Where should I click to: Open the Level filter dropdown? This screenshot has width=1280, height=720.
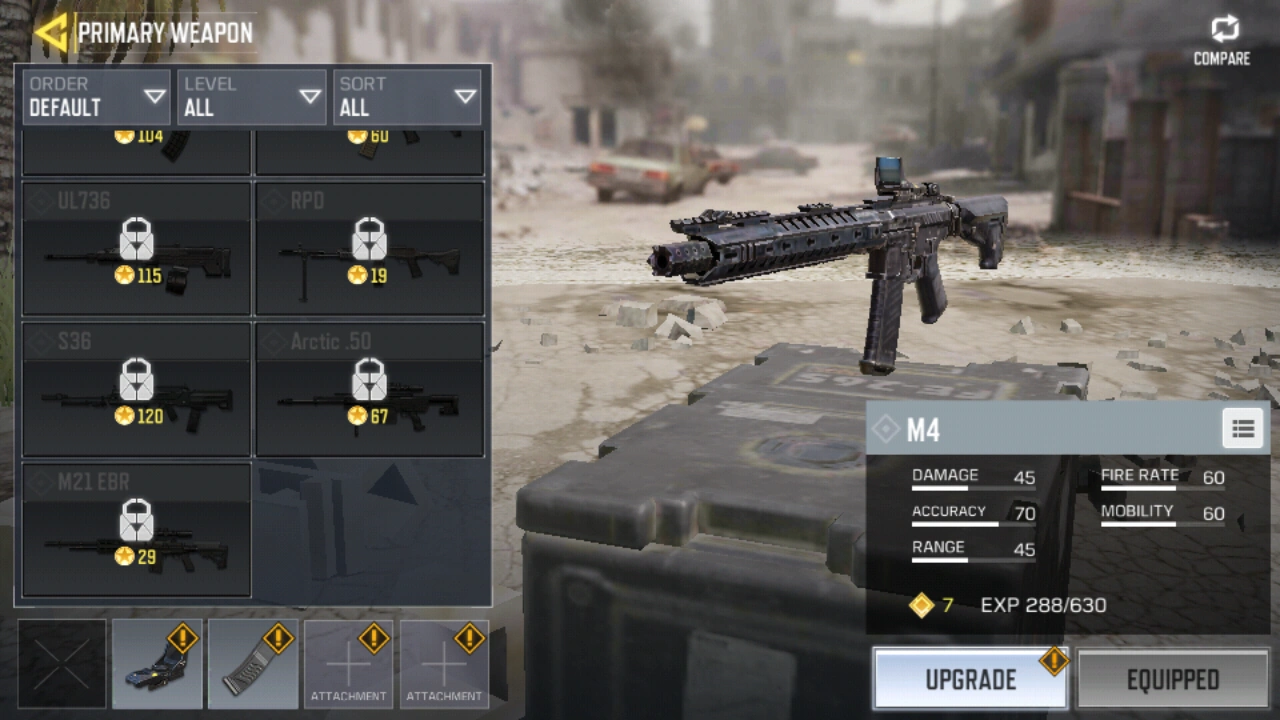252,97
